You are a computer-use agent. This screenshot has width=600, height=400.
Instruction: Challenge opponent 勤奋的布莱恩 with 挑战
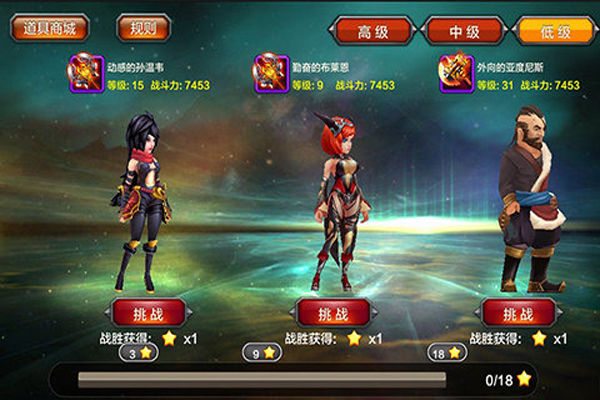click(331, 312)
